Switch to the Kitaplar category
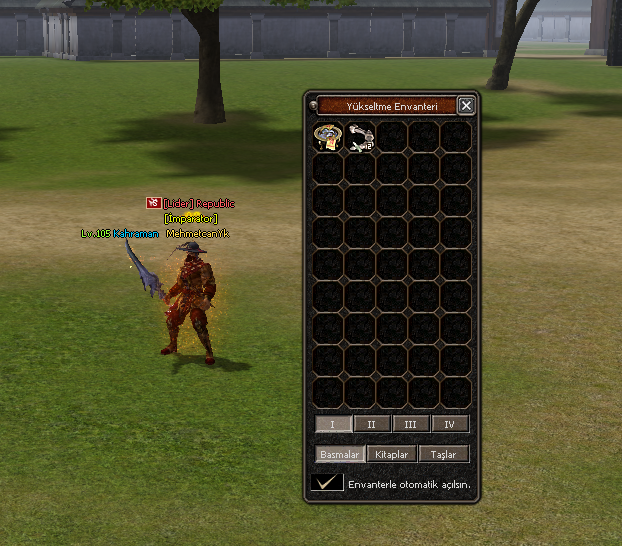The width and height of the screenshot is (622, 546). click(x=391, y=454)
